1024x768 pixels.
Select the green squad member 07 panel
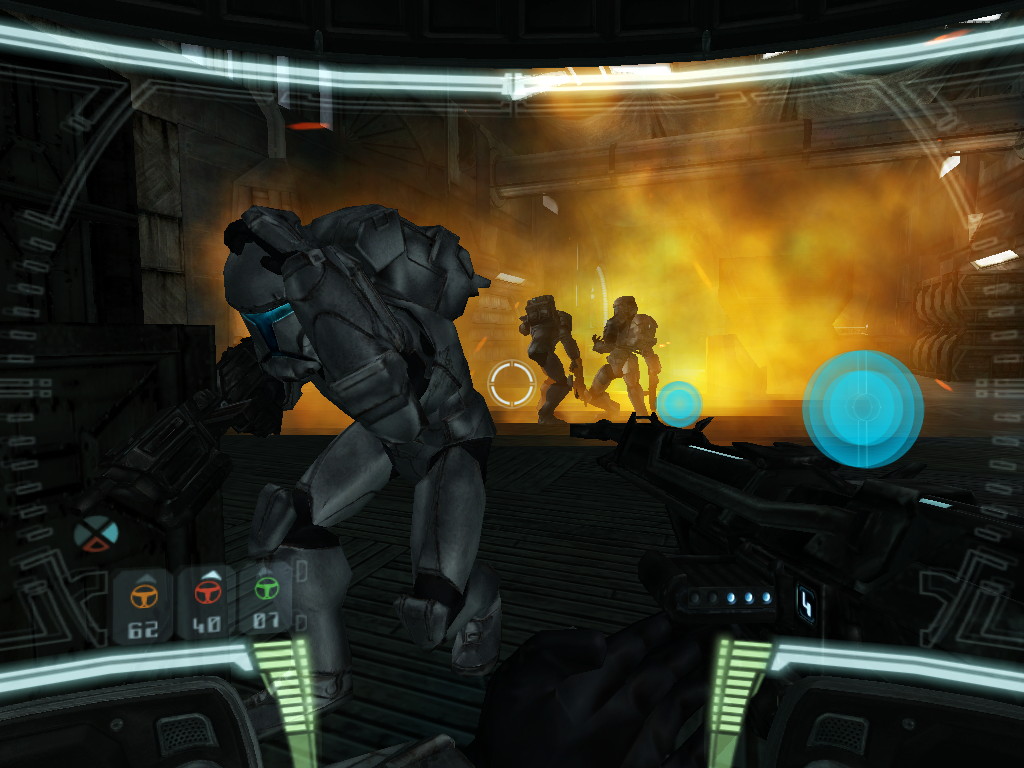[265, 601]
